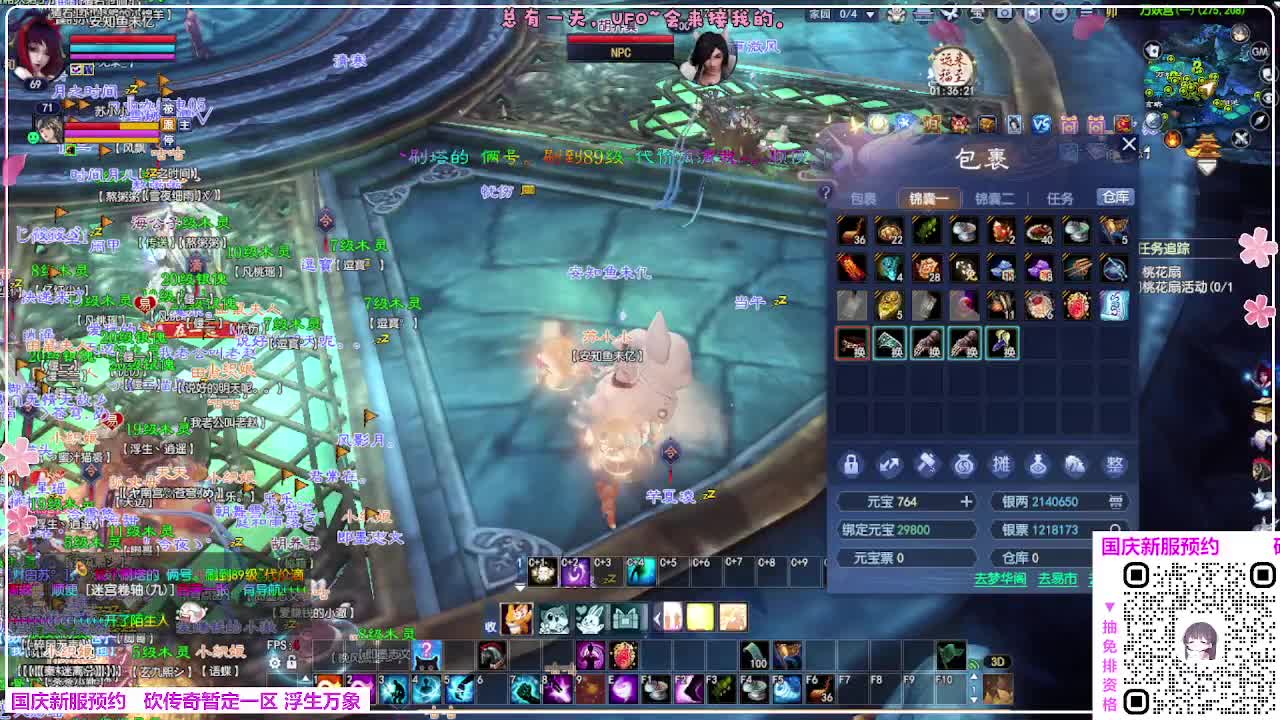Select the rabbit companion icon in the pet bar
1280x720 pixels.
click(x=590, y=617)
